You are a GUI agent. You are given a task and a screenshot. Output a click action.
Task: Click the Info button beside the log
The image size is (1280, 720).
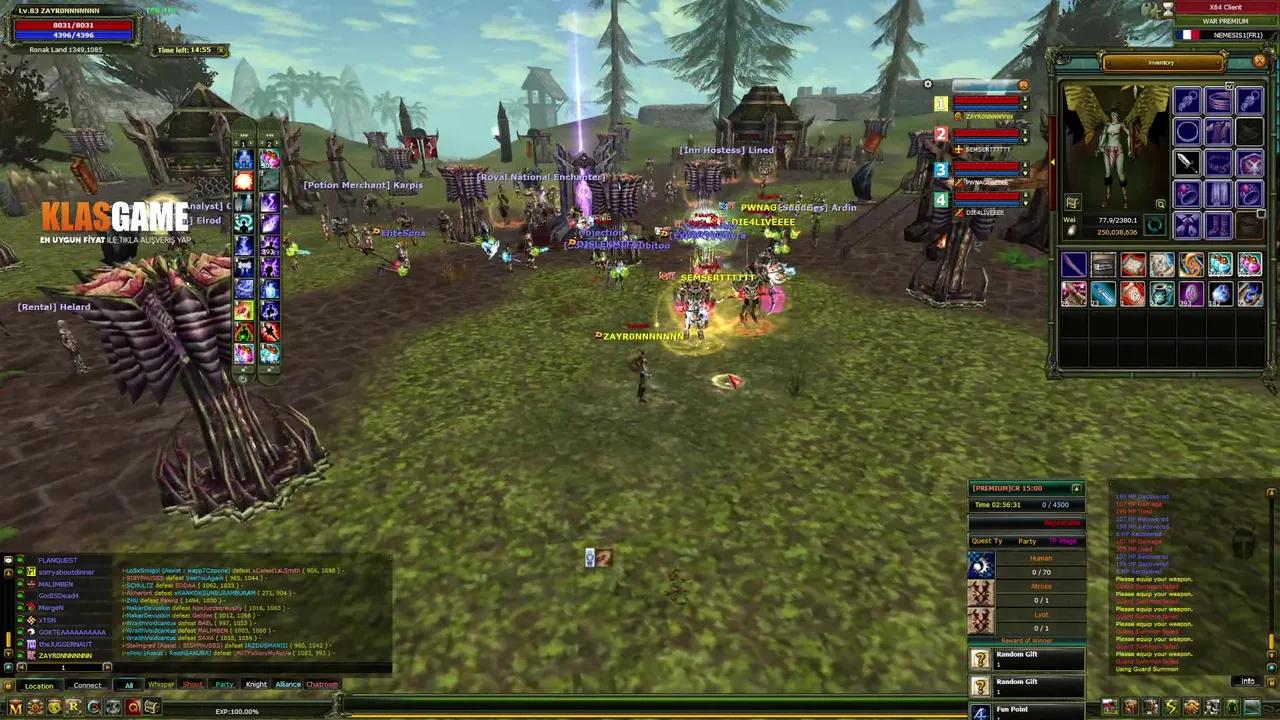point(1247,681)
